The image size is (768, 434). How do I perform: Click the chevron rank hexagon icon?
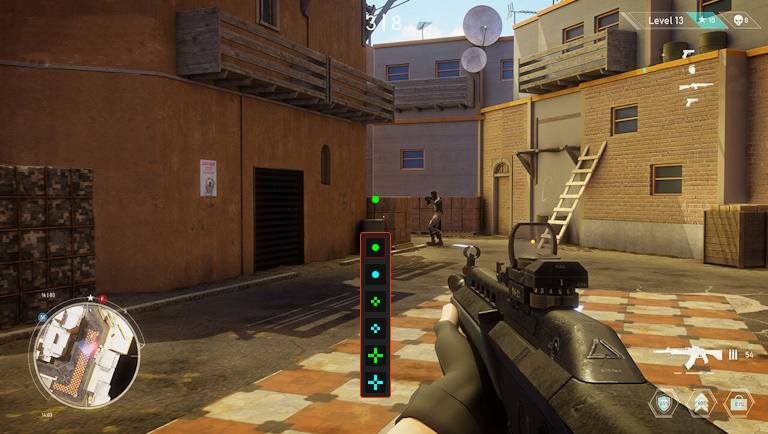point(700,404)
